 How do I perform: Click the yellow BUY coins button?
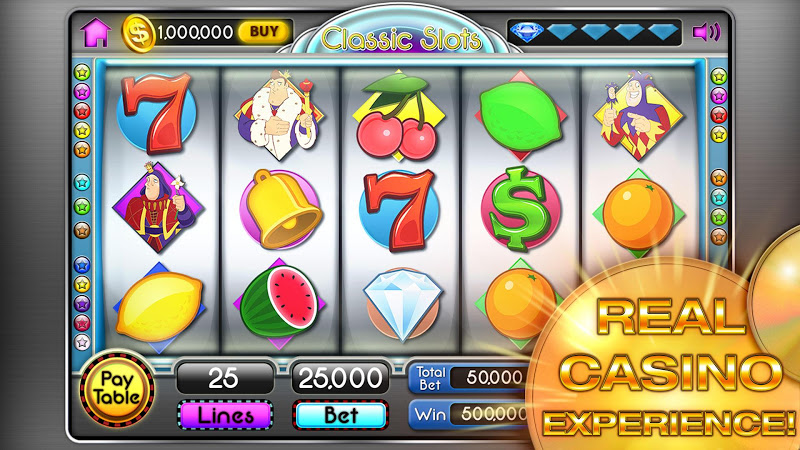264,32
